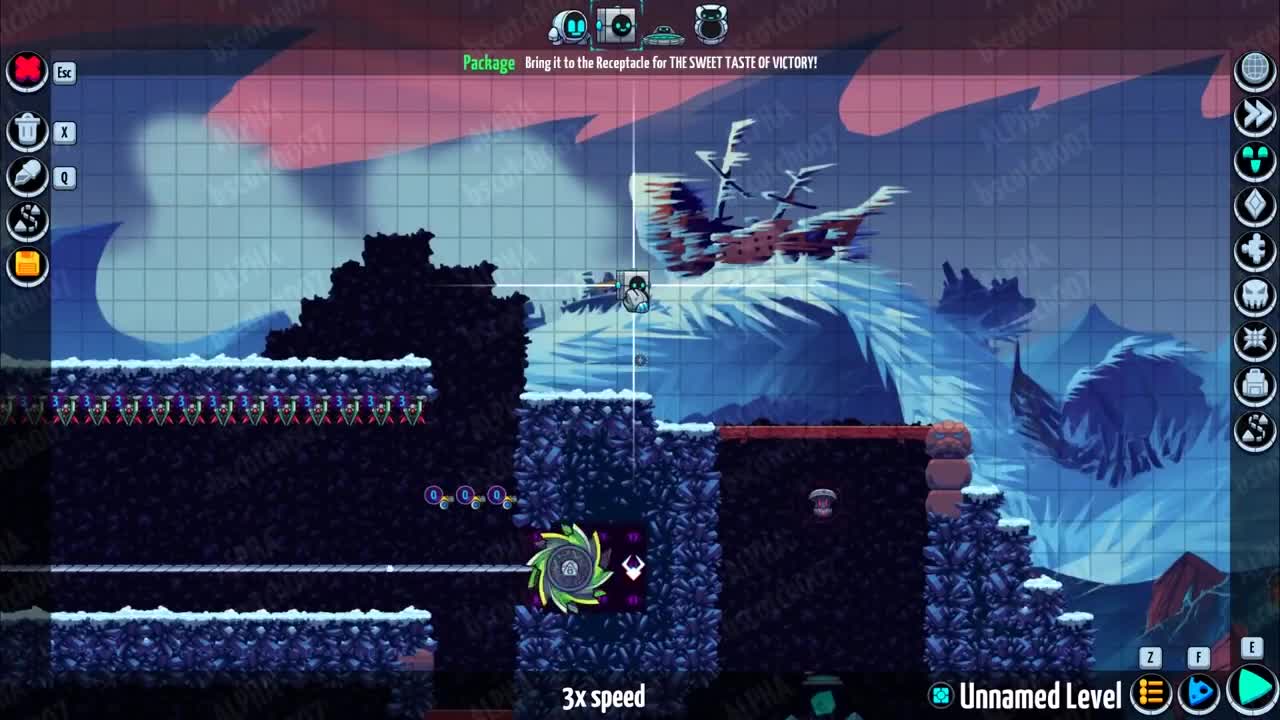Exit the editor with the red X button
The width and height of the screenshot is (1280, 720).
27,72
